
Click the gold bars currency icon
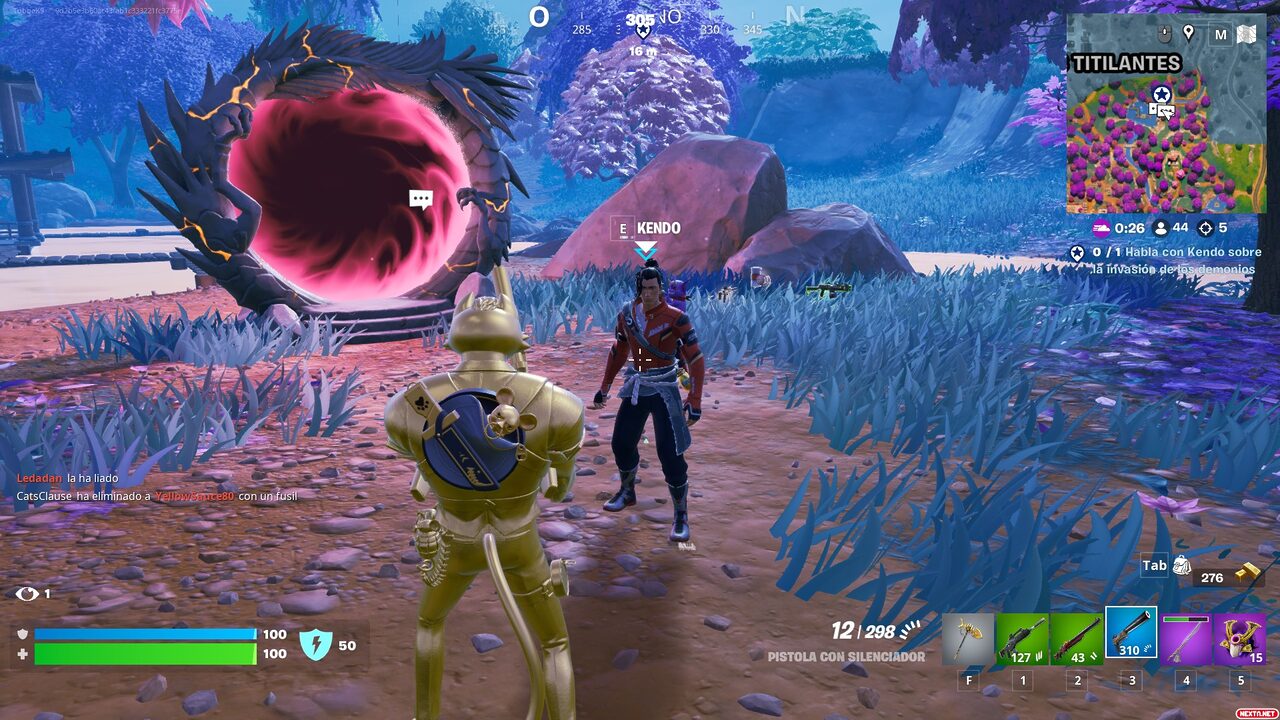click(1246, 573)
